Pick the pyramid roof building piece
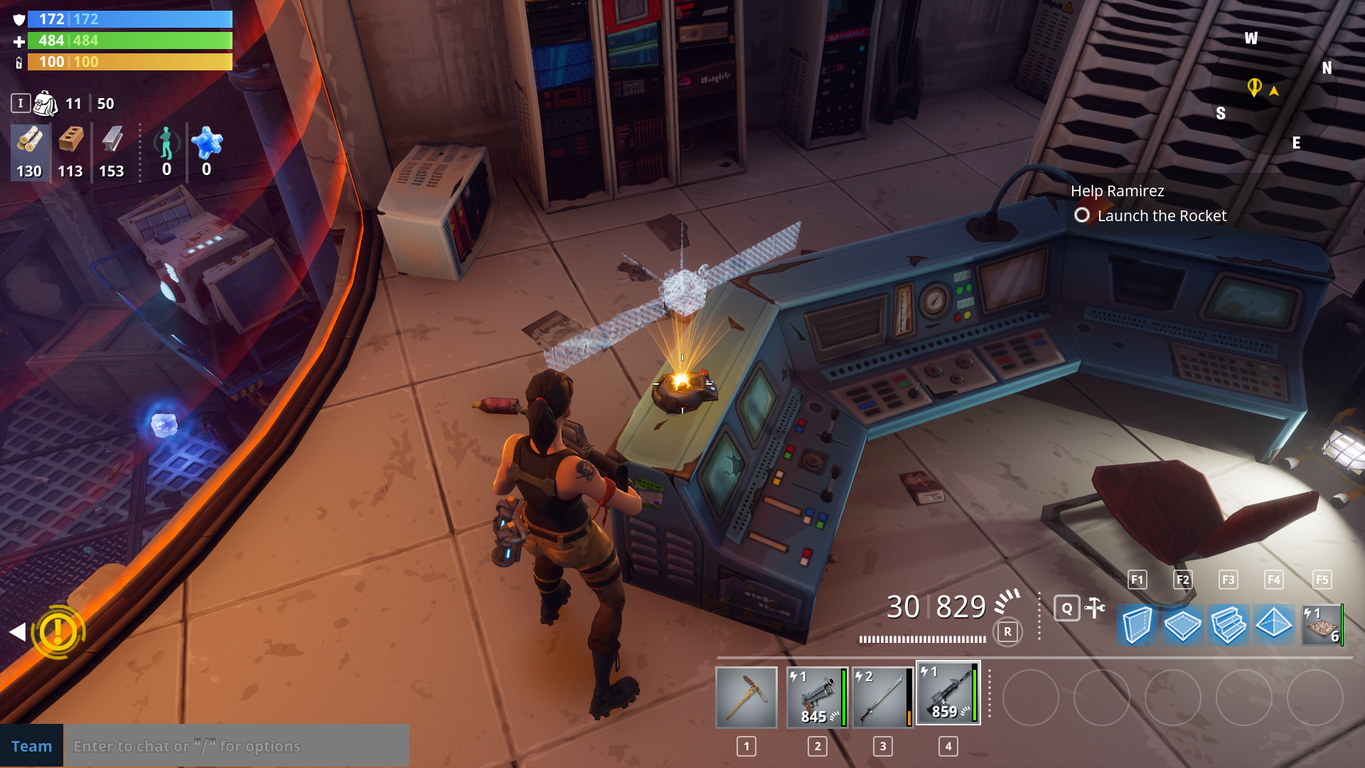Screen dimensions: 1365x768 click(1274, 624)
